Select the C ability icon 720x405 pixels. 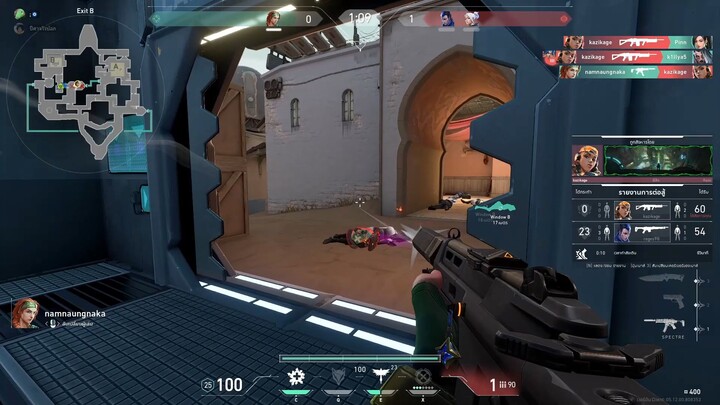click(296, 377)
